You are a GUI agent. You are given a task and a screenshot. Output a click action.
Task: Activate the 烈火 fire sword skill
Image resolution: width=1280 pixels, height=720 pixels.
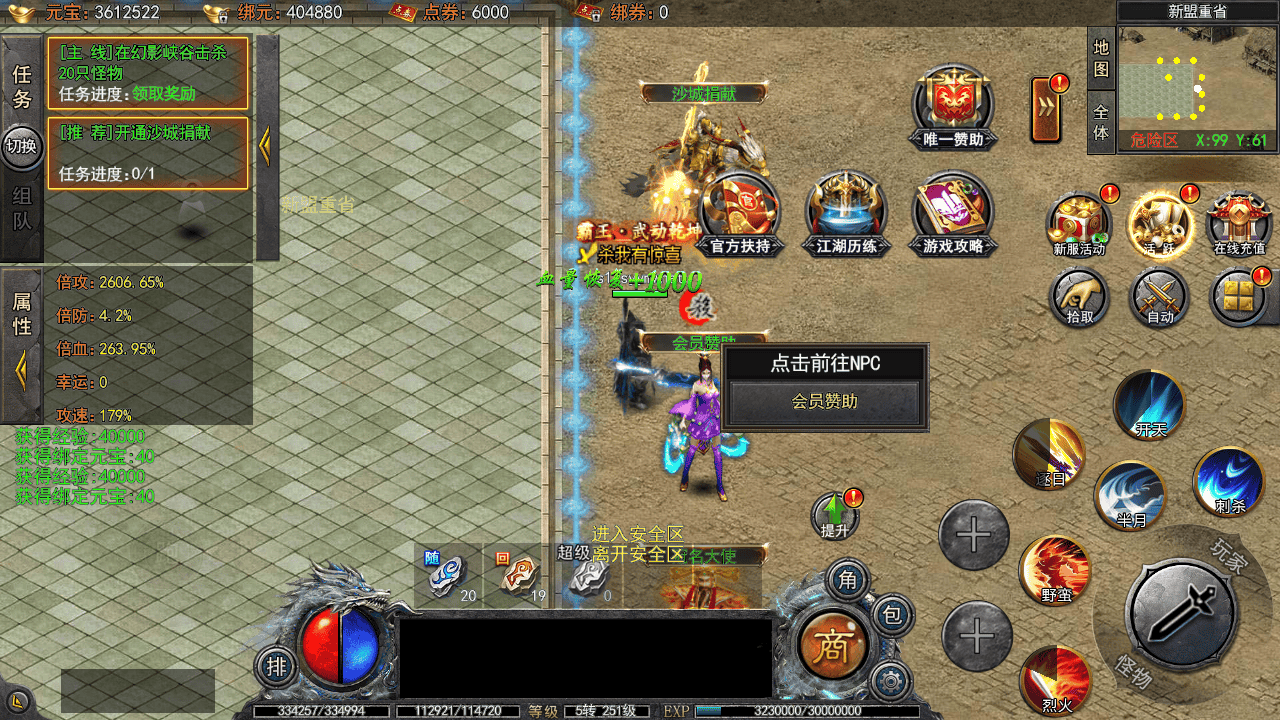[x=1055, y=680]
